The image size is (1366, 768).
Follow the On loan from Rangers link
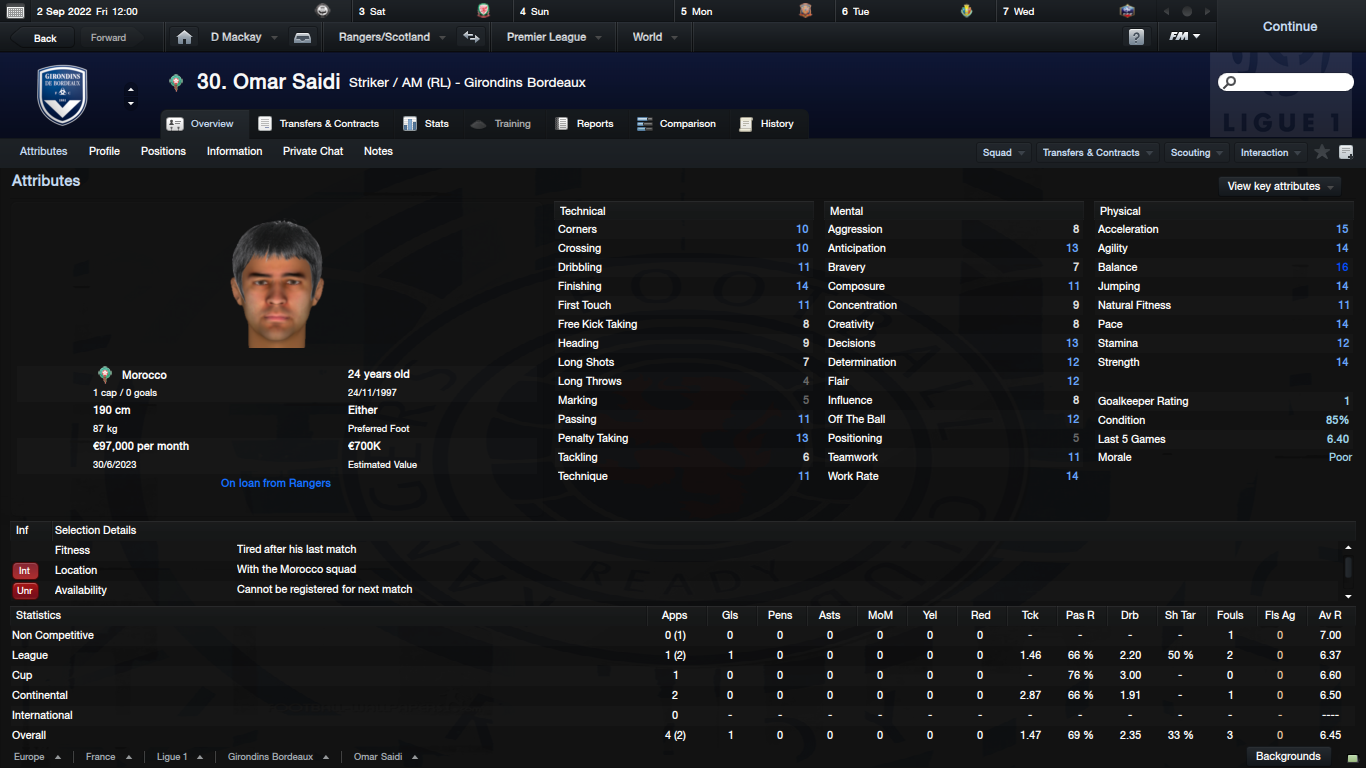tap(276, 483)
